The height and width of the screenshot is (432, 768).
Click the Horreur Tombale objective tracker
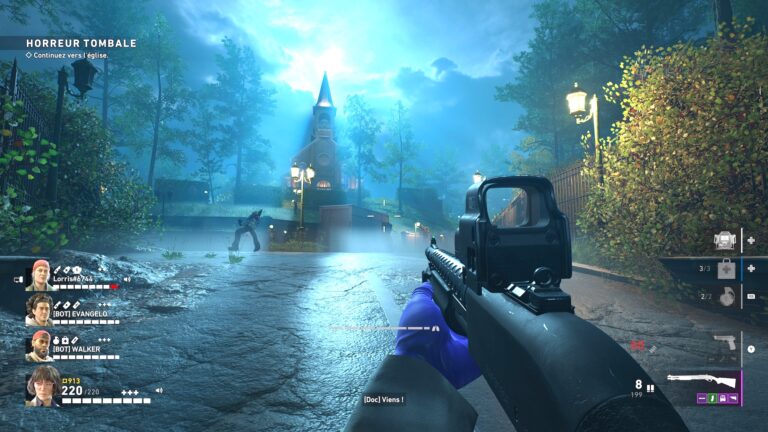(x=81, y=43)
